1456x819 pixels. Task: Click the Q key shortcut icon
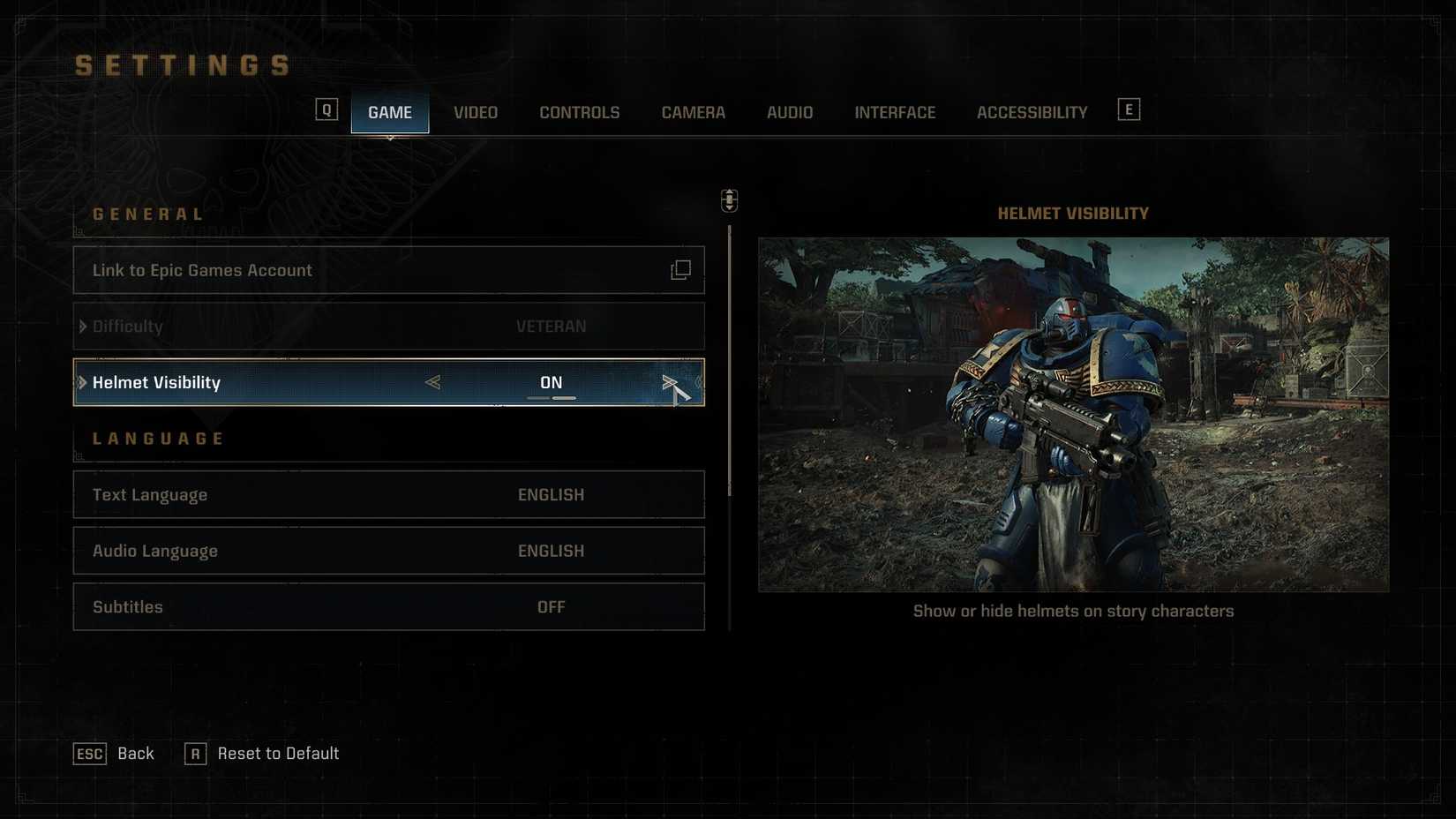[326, 108]
